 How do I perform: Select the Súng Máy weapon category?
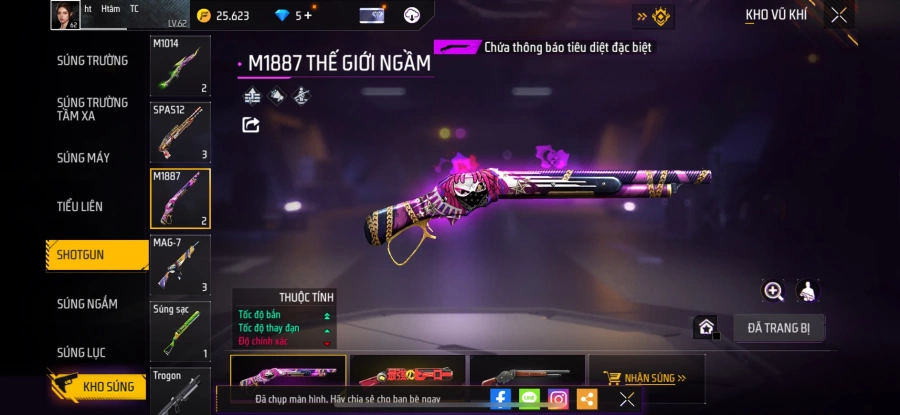(84, 158)
